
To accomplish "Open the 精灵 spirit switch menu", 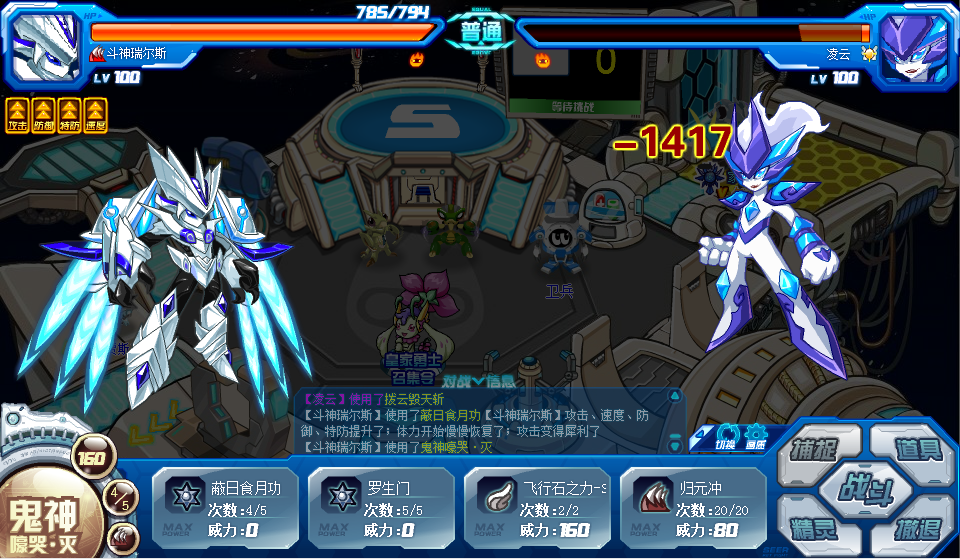I will tap(812, 526).
